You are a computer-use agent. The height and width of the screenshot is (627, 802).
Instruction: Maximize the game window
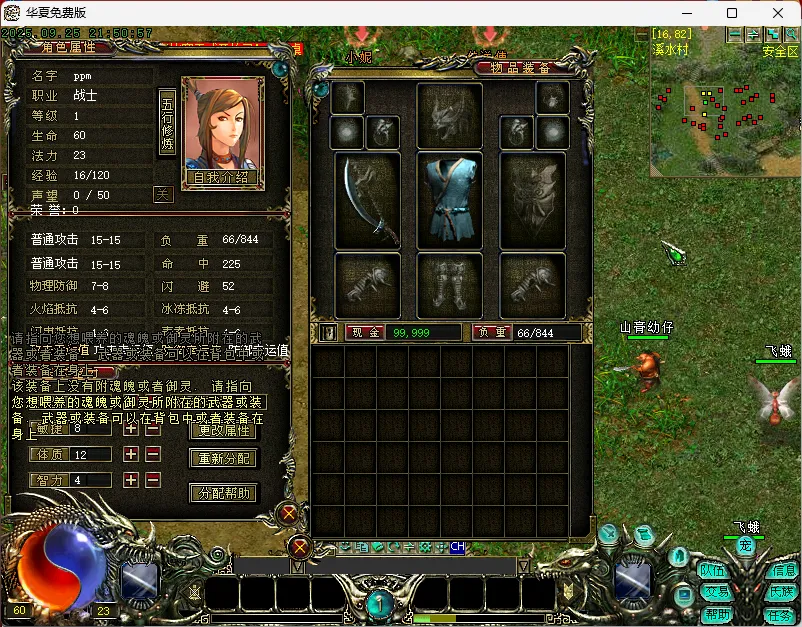pyautogui.click(x=732, y=13)
